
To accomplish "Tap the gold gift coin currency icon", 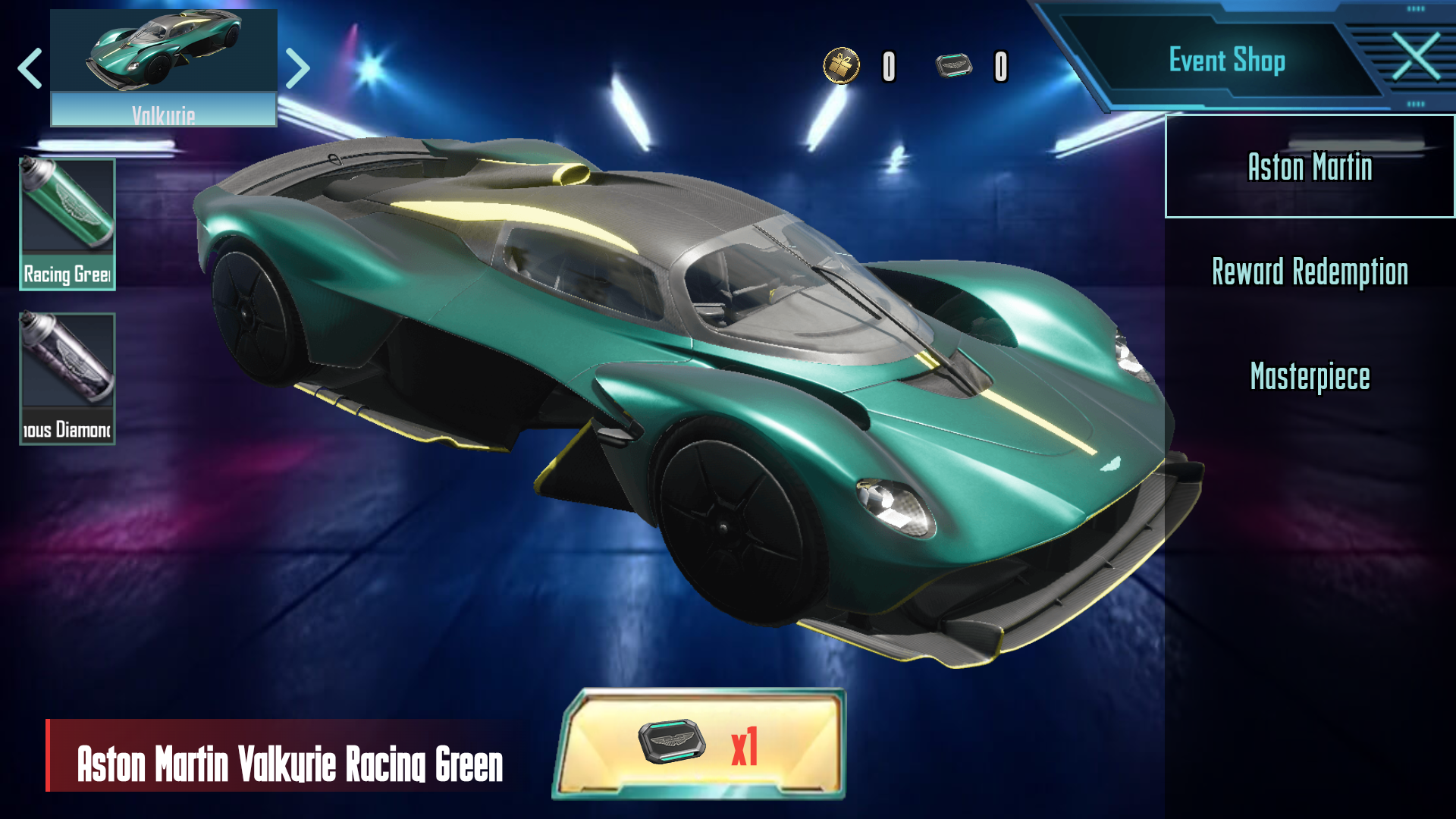I will 842,66.
